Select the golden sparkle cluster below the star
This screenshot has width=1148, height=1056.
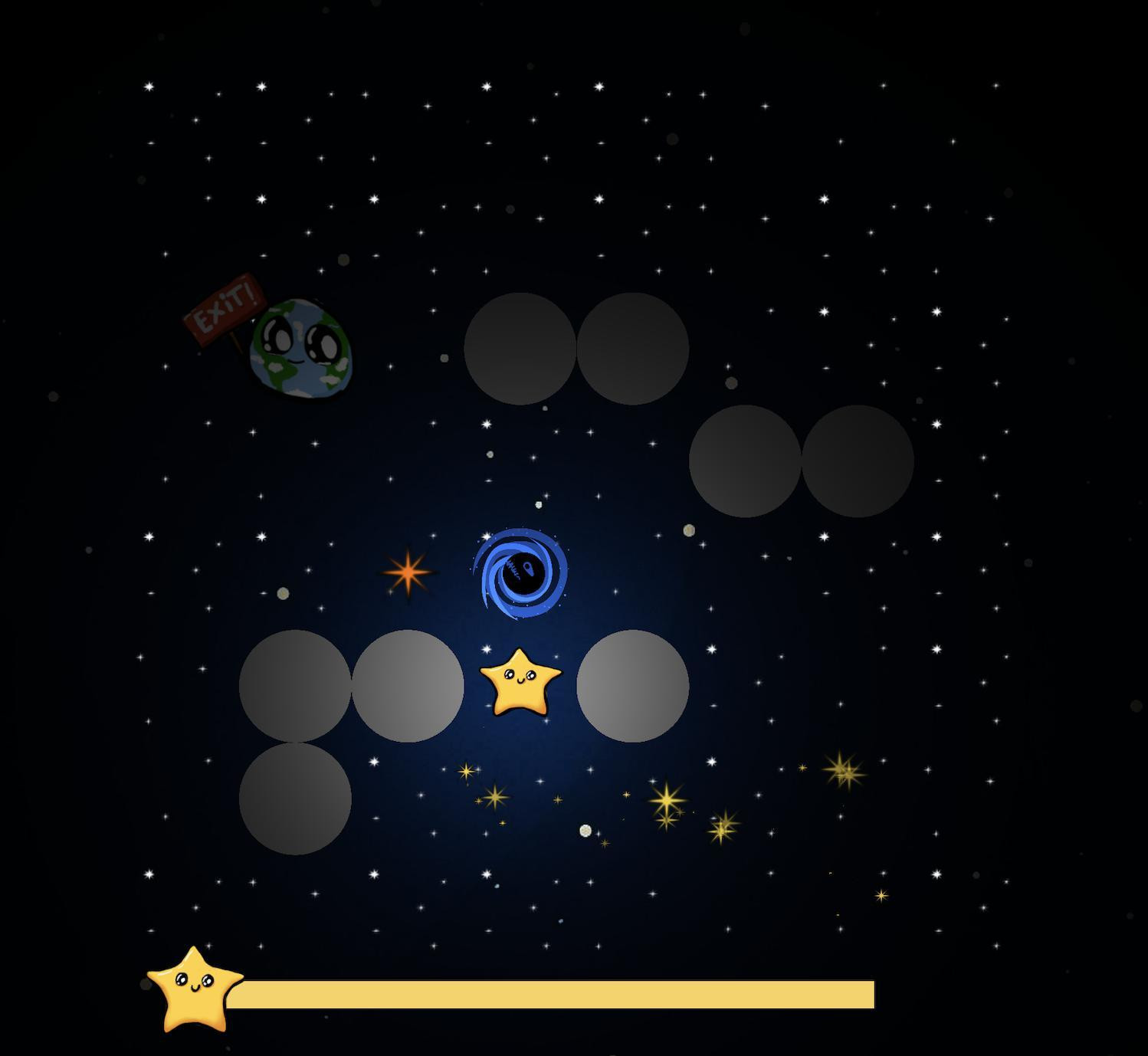tap(667, 801)
